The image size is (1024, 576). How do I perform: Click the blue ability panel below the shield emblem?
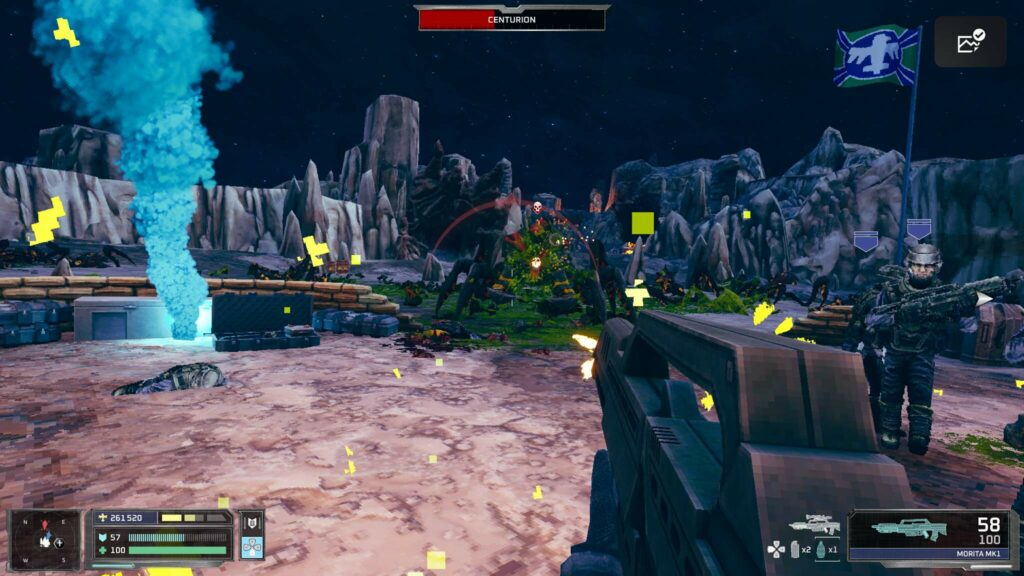pos(251,547)
